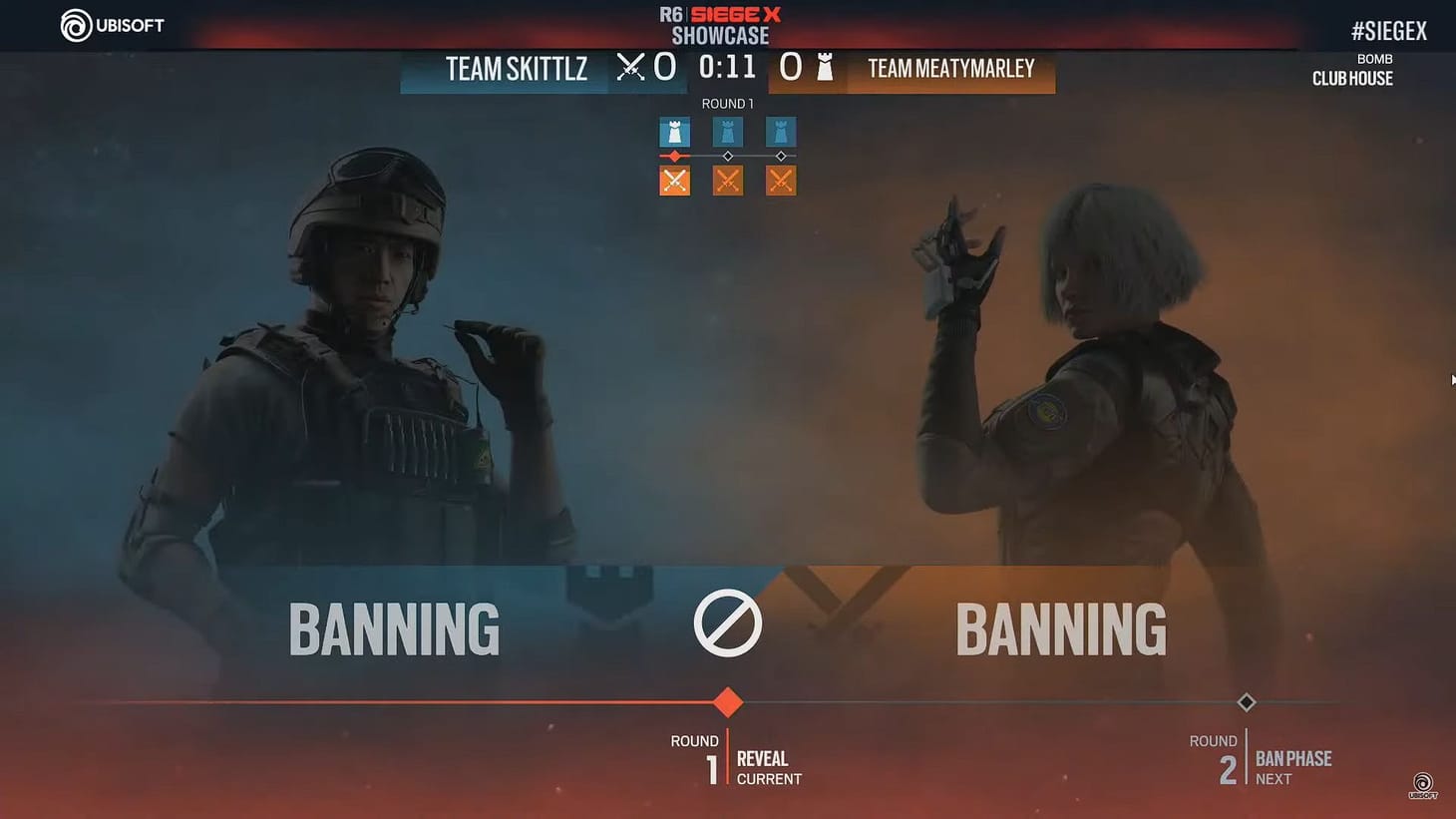Click the first orange crossed-bats attack tile
This screenshot has width=1456, height=819.
674,181
